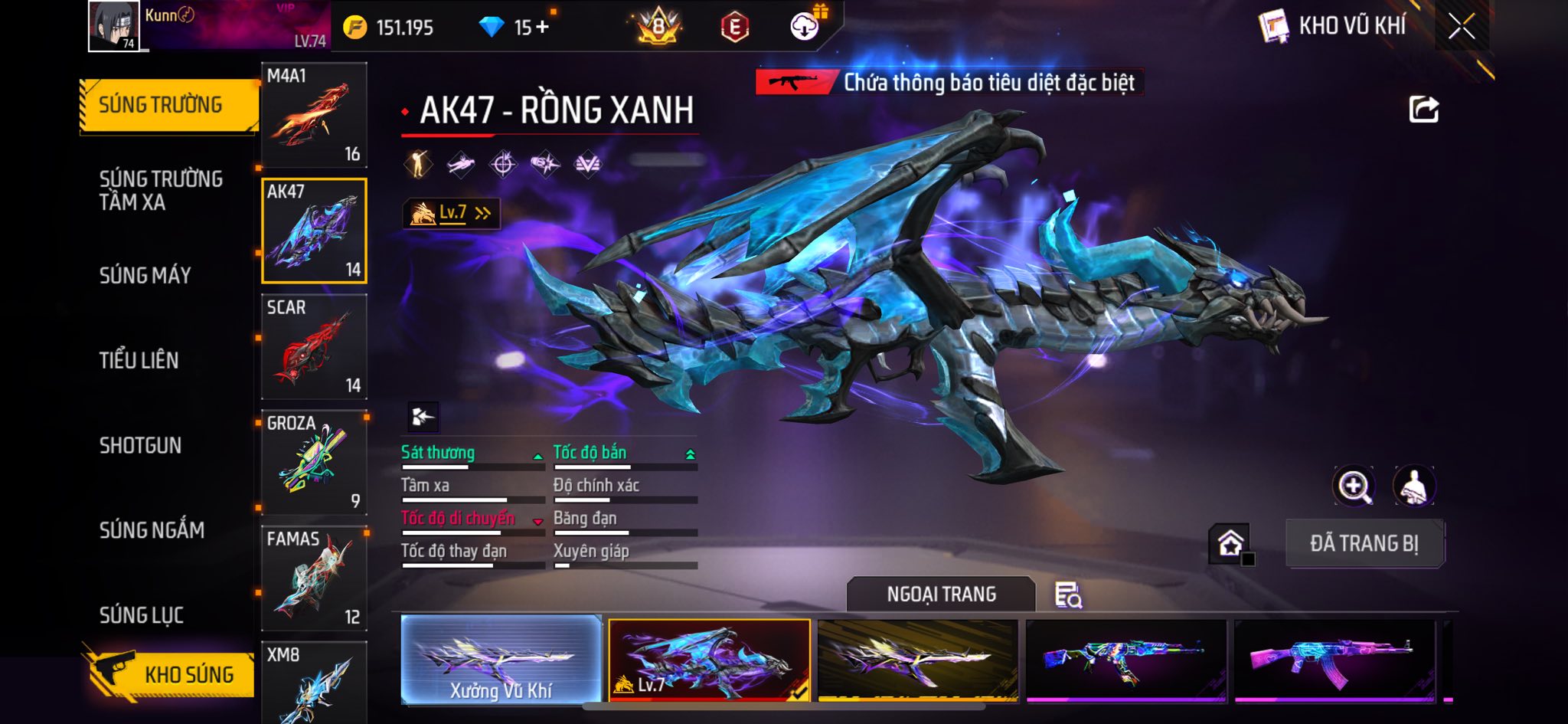The width and height of the screenshot is (1568, 724).
Task: Open the NGOẠI TRANG tab
Action: pos(941,595)
